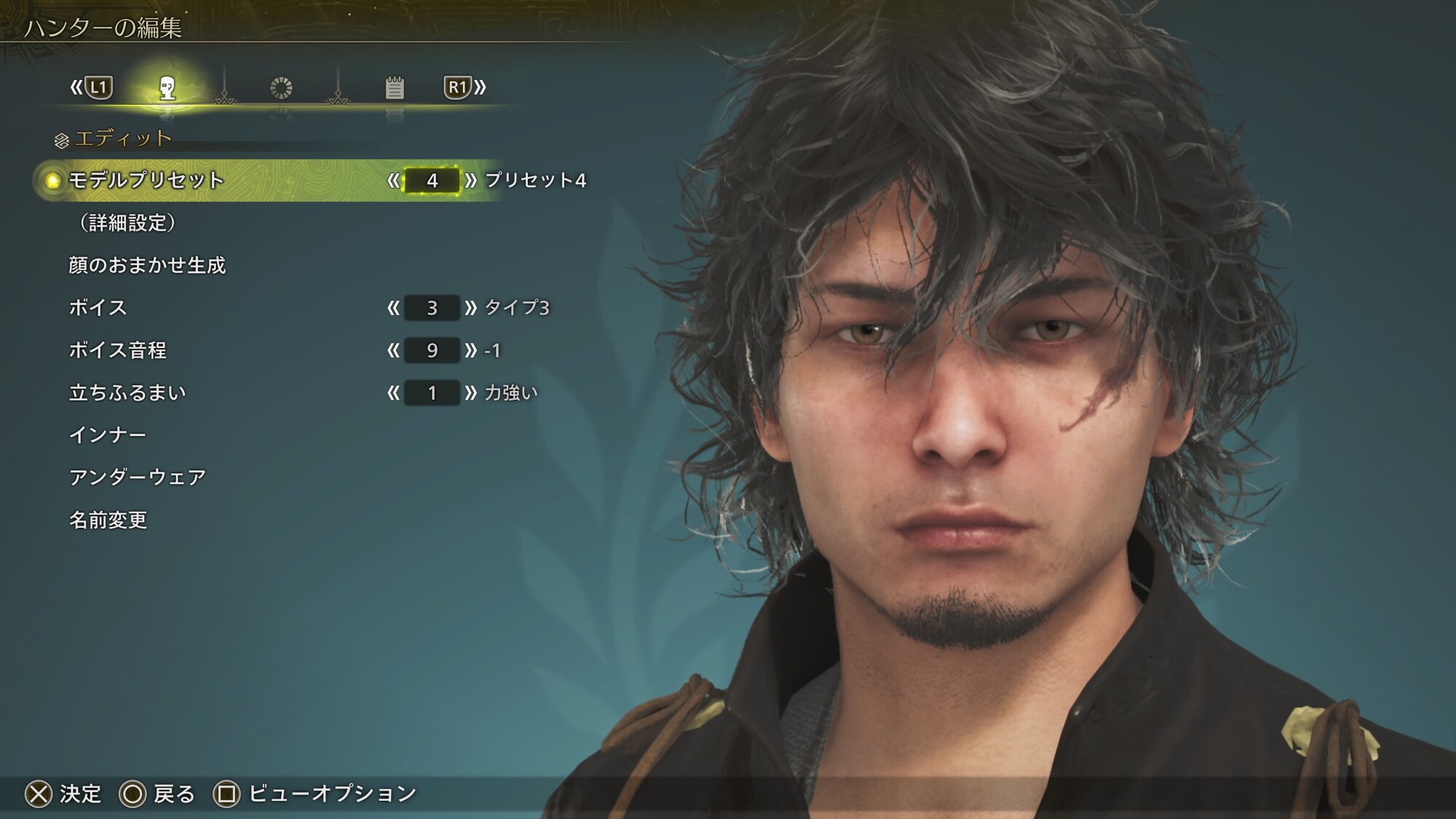Click right arrow to increase model preset

pos(471,181)
